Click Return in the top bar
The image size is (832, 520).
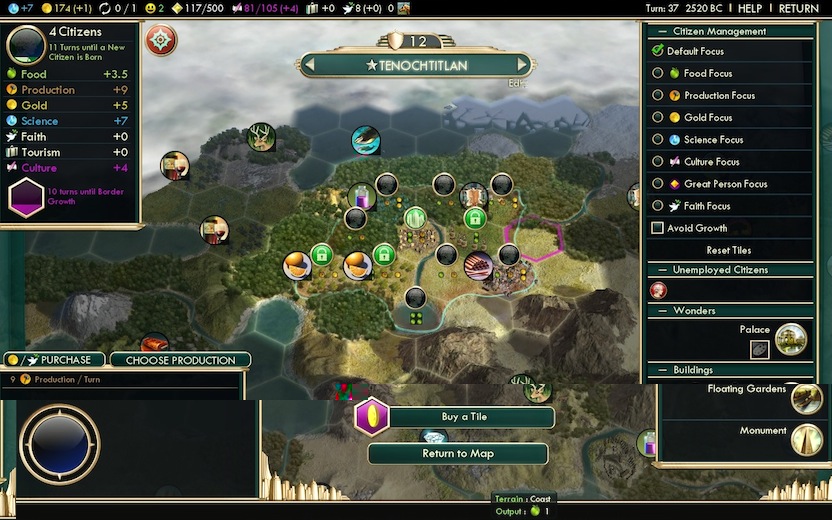pyautogui.click(x=798, y=8)
